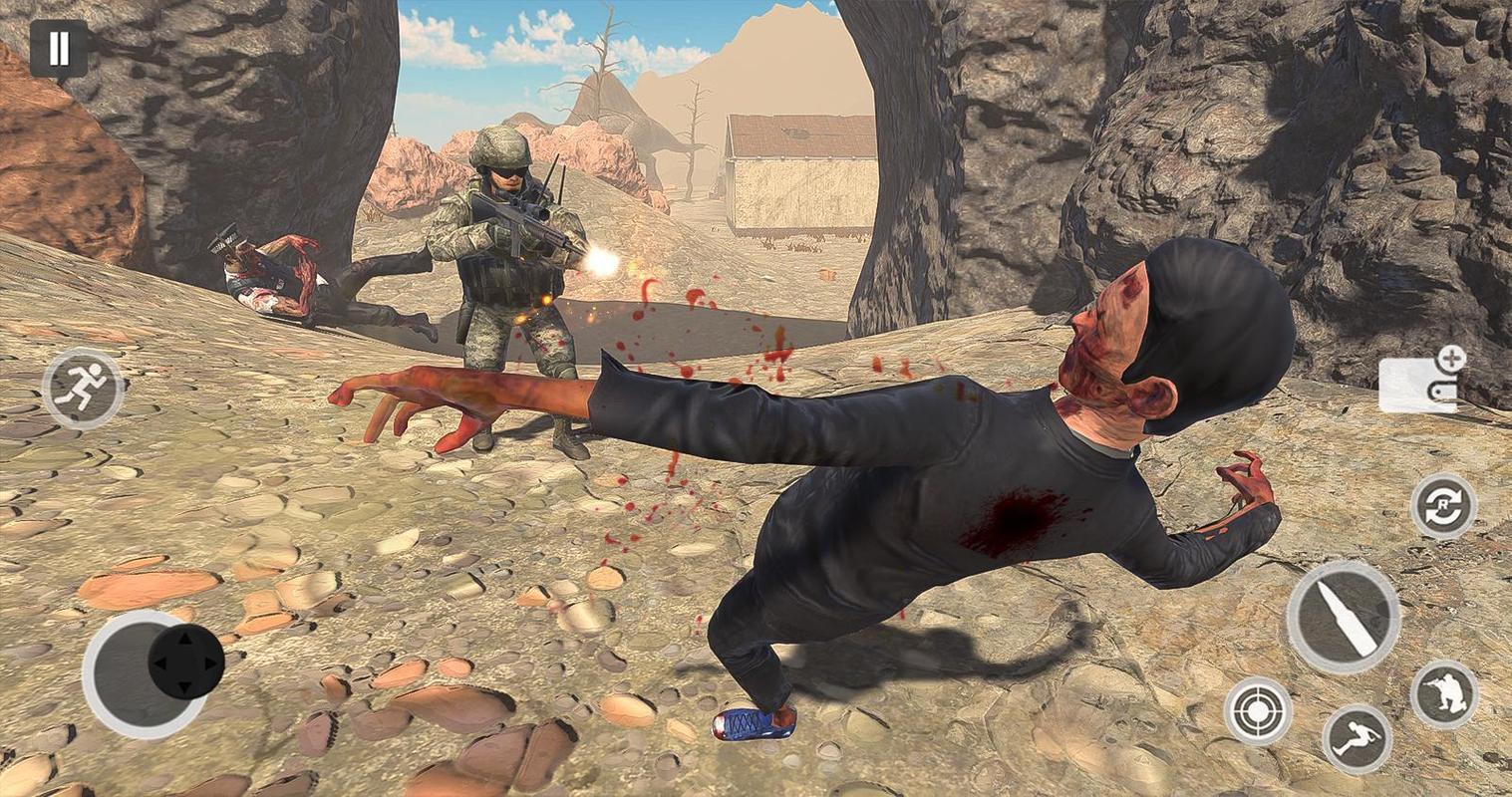Tap the jumping figure button
This screenshot has height=797, width=1512.
(1356, 739)
